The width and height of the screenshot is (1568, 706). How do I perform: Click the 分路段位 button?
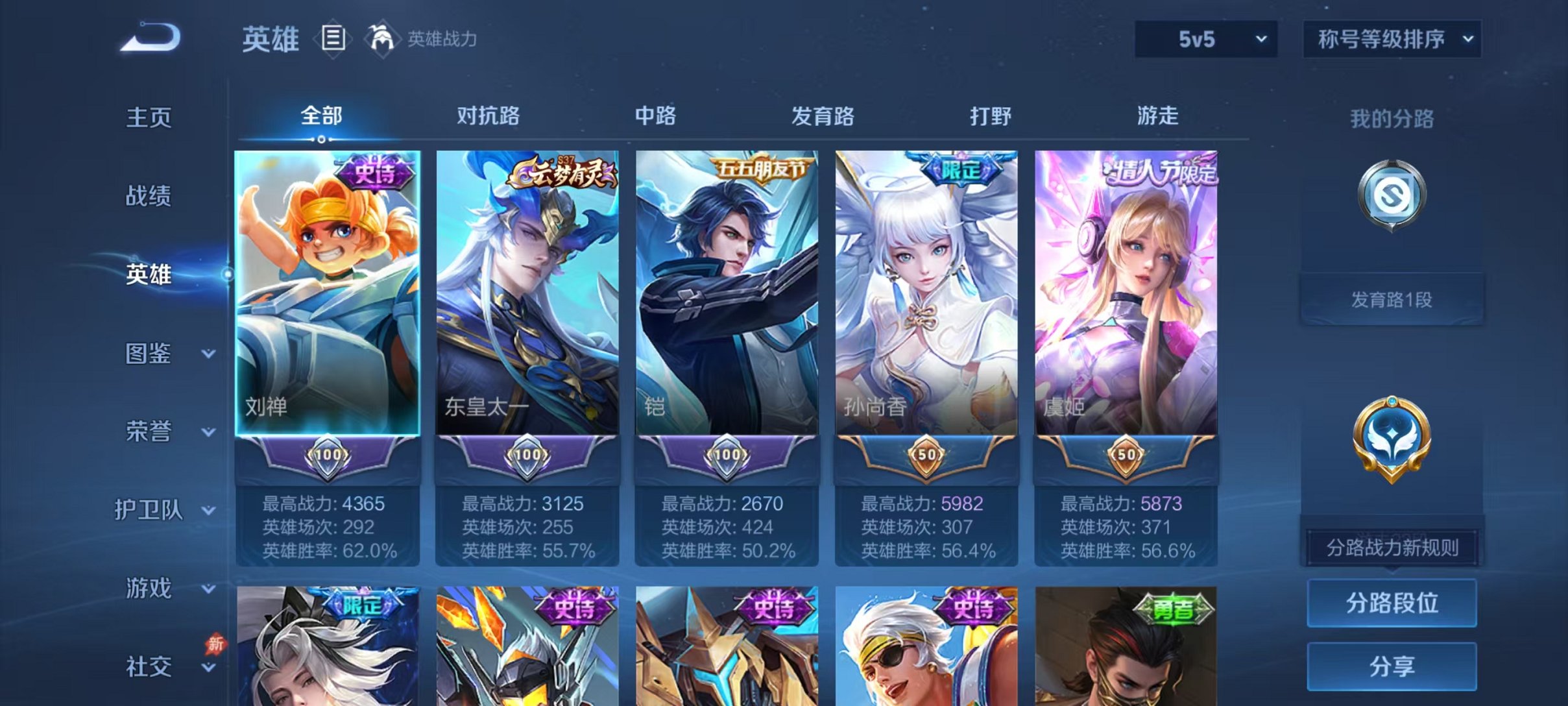(x=1392, y=602)
